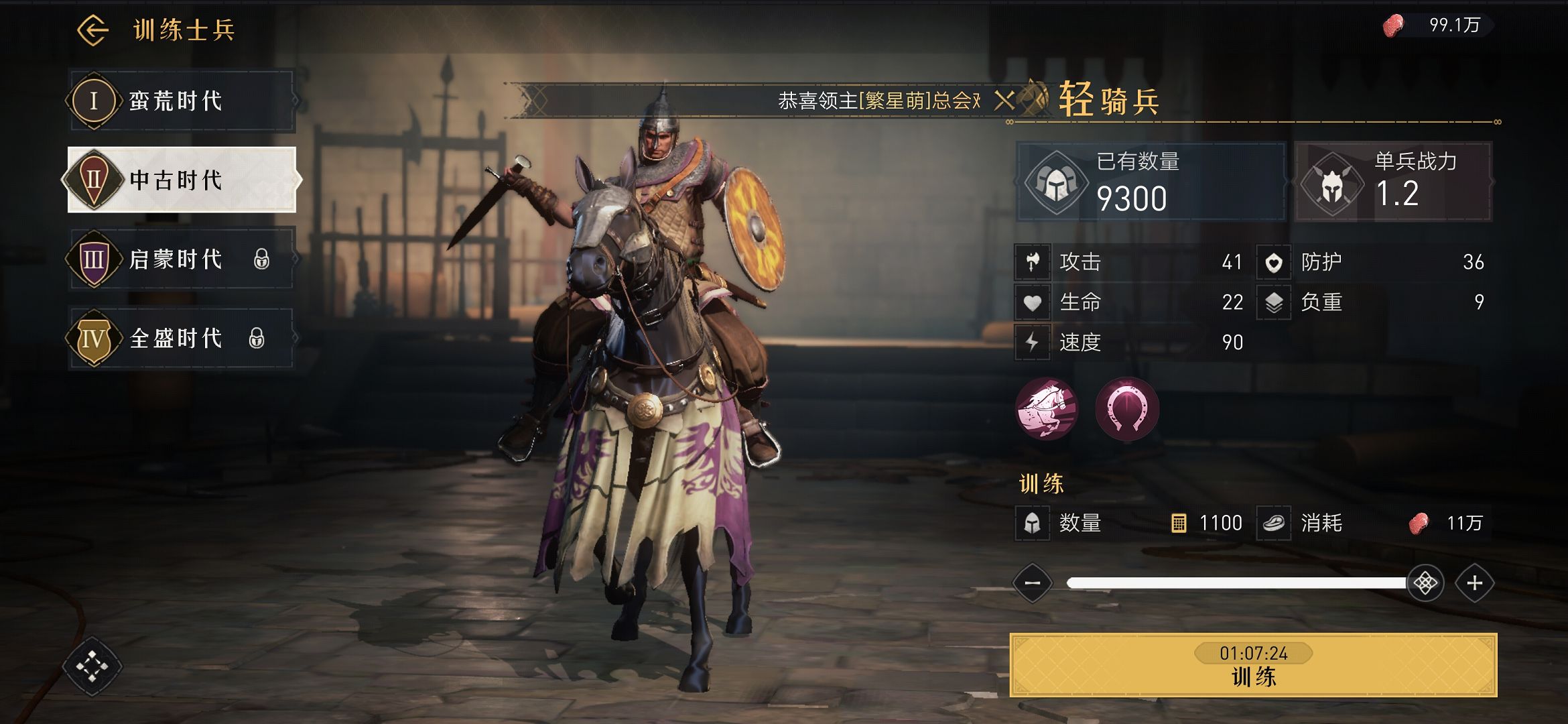The image size is (1568, 724).
Task: Increase troop quantity with the plus button
Action: (1474, 583)
